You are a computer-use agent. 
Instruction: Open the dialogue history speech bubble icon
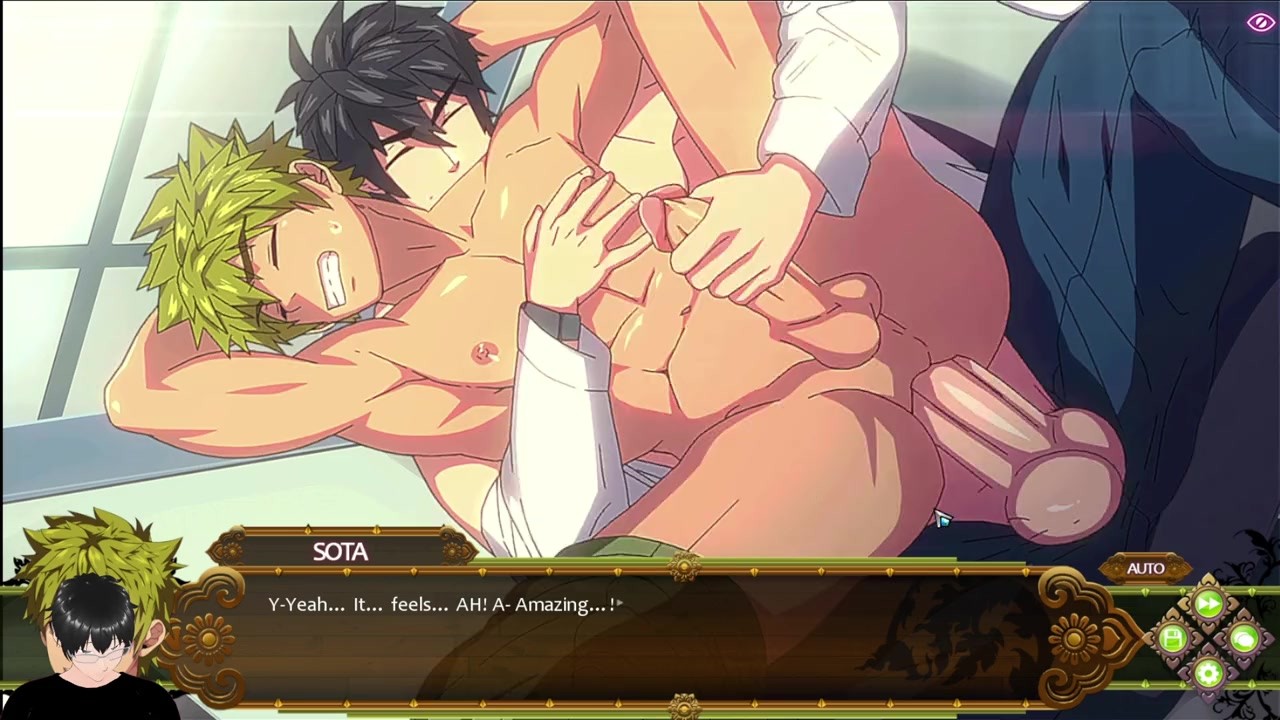point(1243,638)
